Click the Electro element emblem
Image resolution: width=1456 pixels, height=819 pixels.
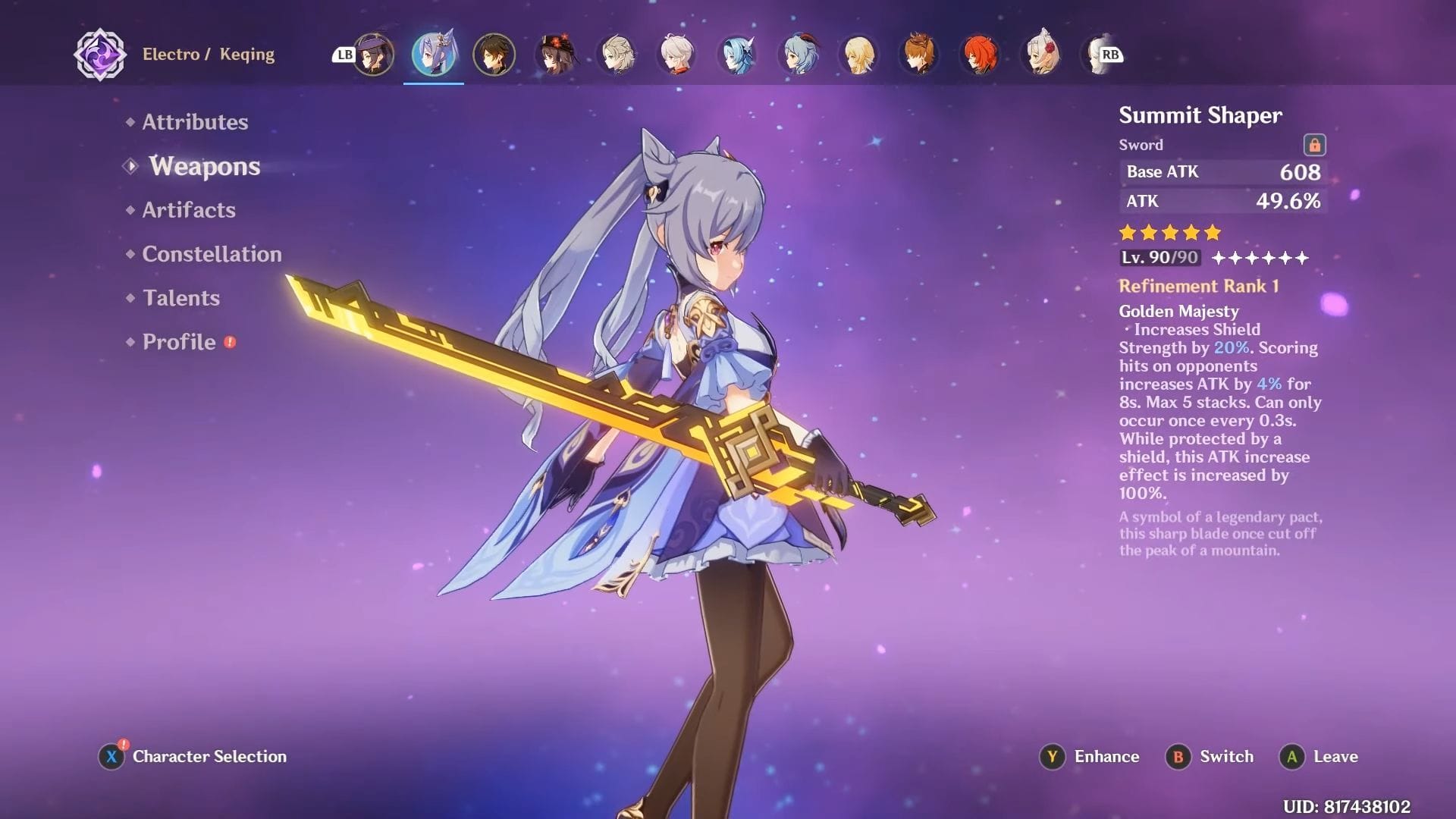pyautogui.click(x=100, y=55)
